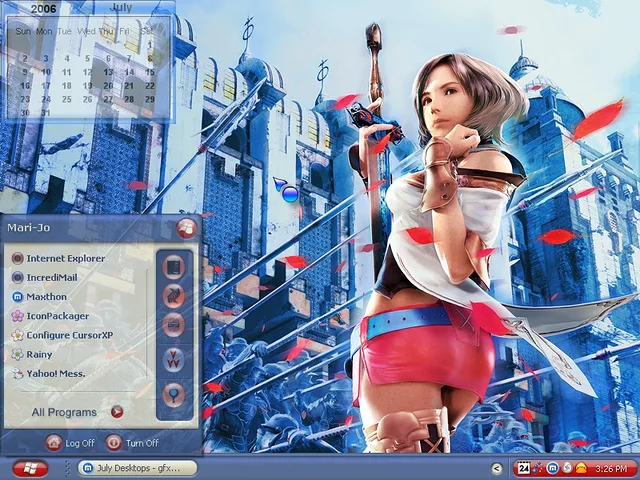This screenshot has height=480, width=640.
Task: Click the Log Off button
Action: (x=70, y=443)
